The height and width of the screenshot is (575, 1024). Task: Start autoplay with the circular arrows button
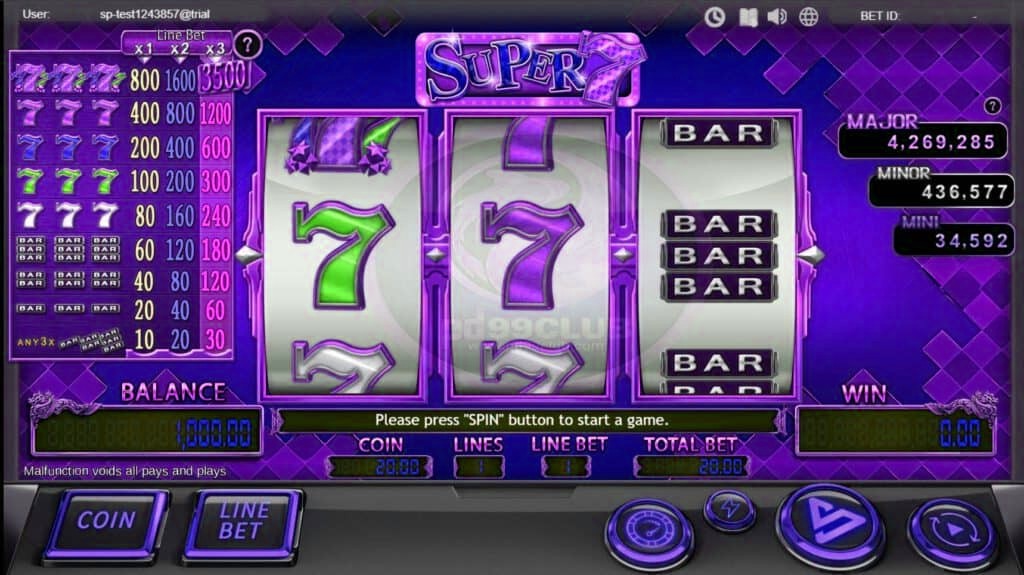[x=951, y=533]
